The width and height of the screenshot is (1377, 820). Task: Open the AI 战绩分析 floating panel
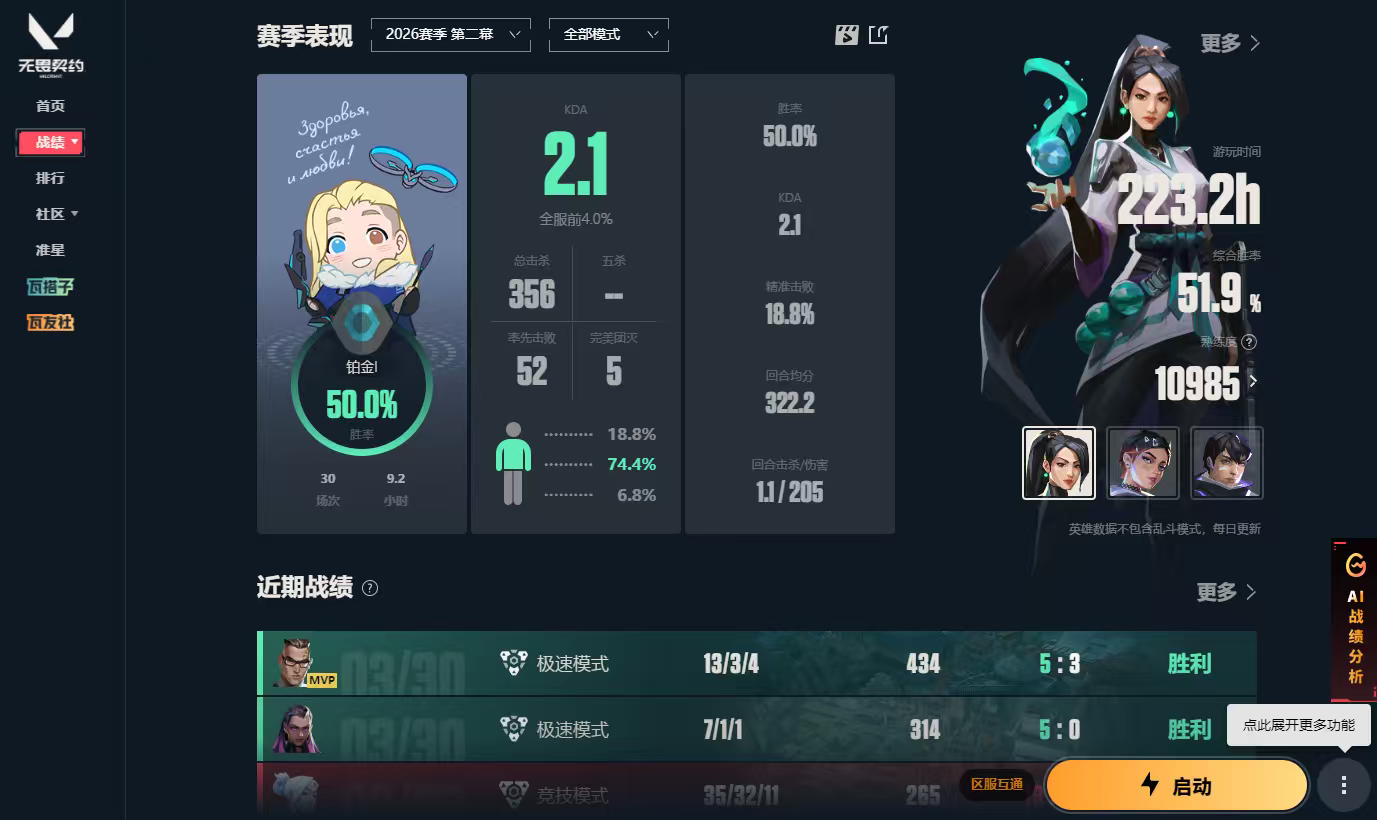pyautogui.click(x=1355, y=620)
